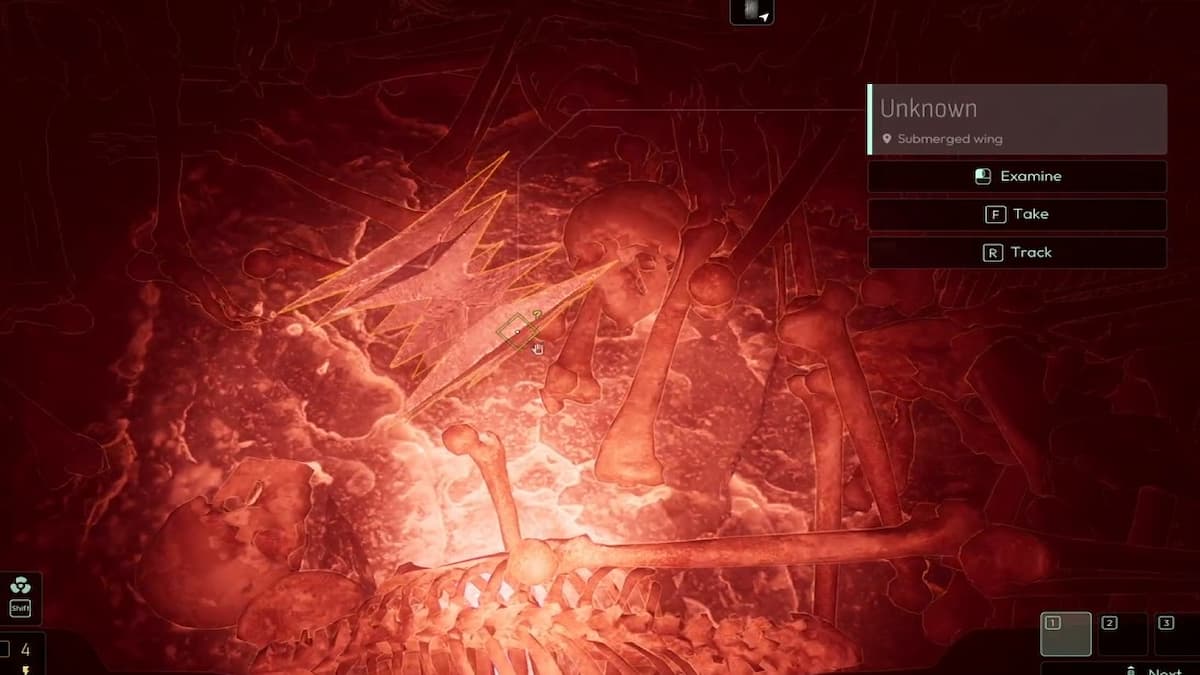Select the Unknown object info header
Screen dimensions: 1200x675
tap(1017, 119)
